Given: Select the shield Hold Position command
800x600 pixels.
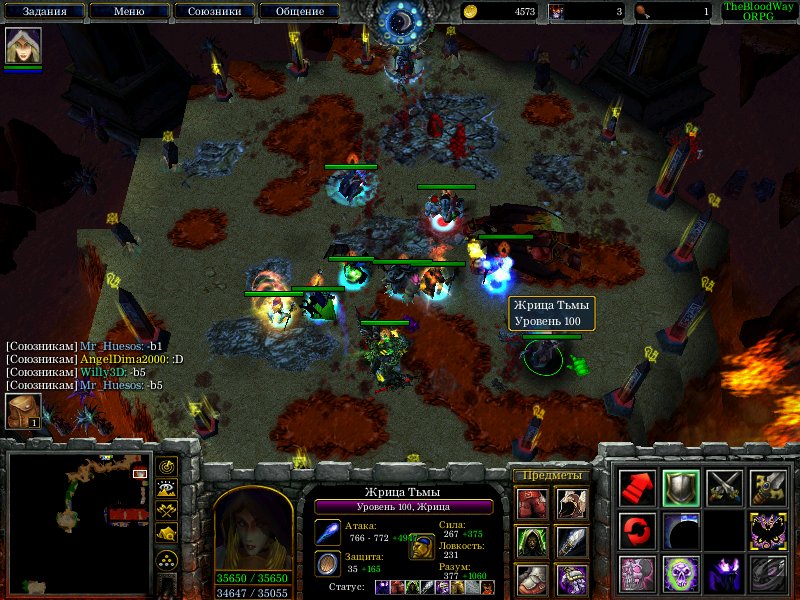Looking at the screenshot, I should click(x=681, y=487).
